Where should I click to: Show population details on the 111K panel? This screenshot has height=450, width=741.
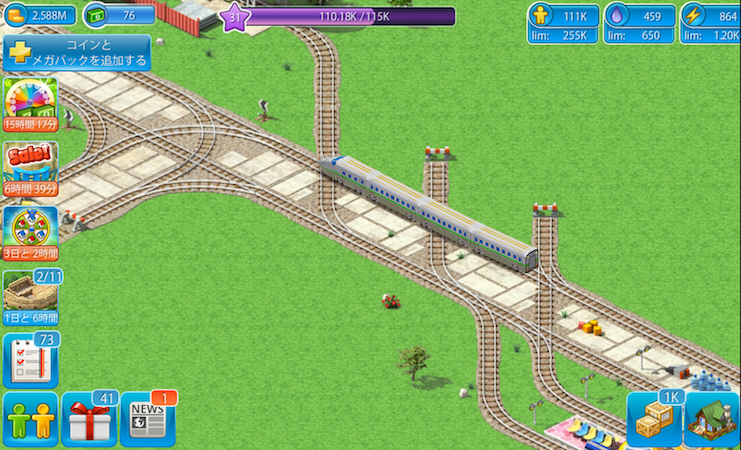tap(564, 24)
